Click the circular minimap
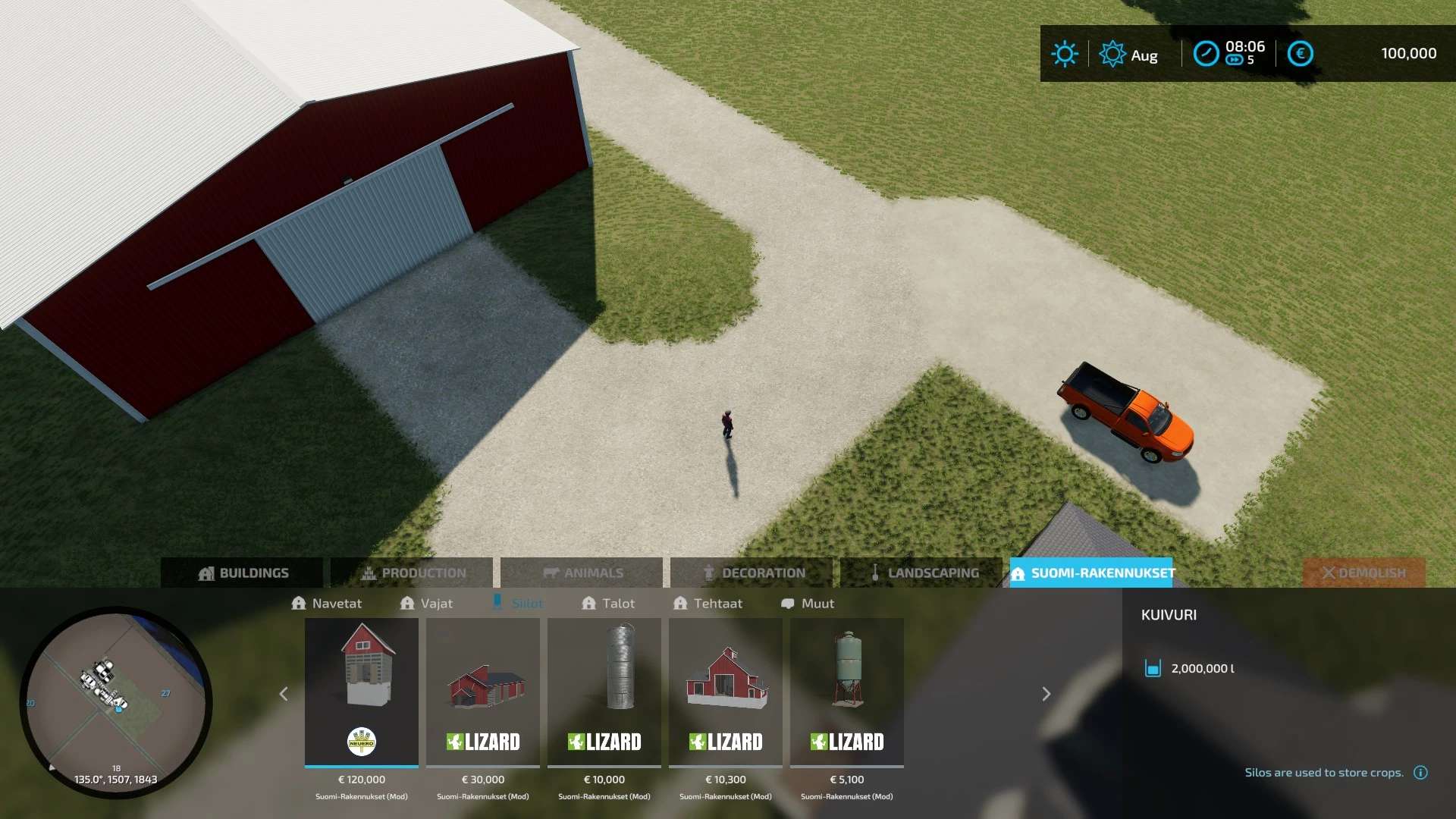1456x819 pixels. [x=116, y=702]
